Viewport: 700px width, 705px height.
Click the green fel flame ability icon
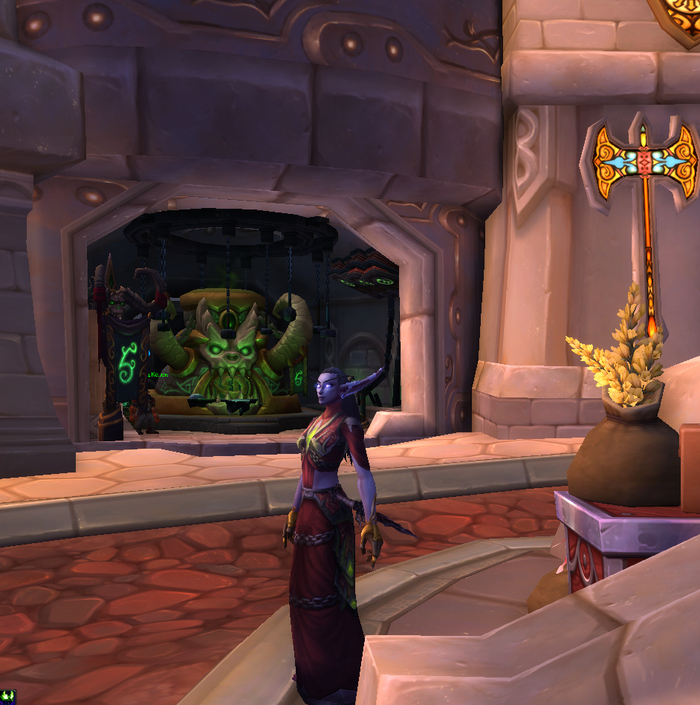[x=8, y=696]
